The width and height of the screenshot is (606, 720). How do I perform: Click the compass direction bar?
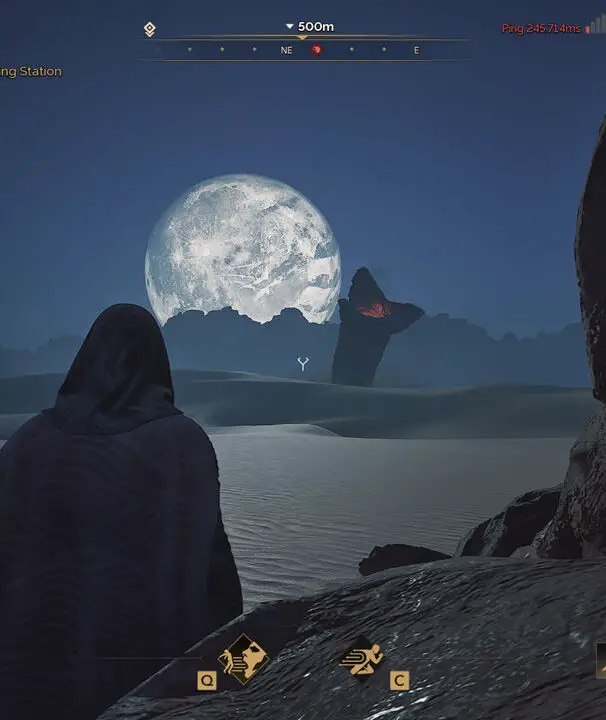302,49
